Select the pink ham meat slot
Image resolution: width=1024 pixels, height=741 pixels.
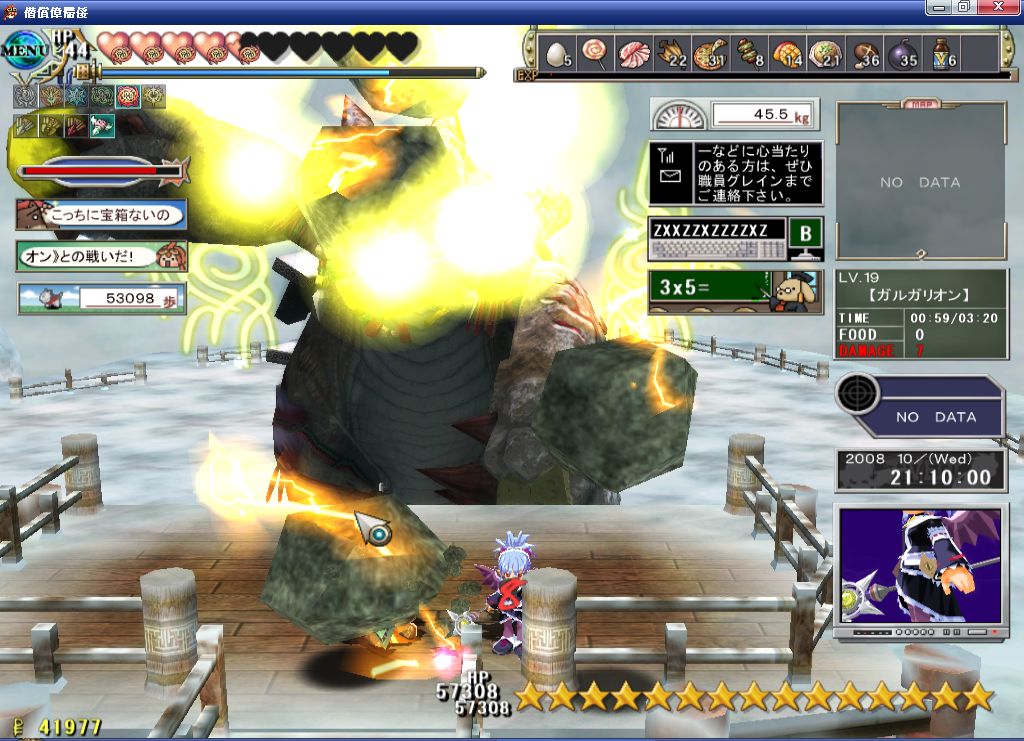point(634,54)
